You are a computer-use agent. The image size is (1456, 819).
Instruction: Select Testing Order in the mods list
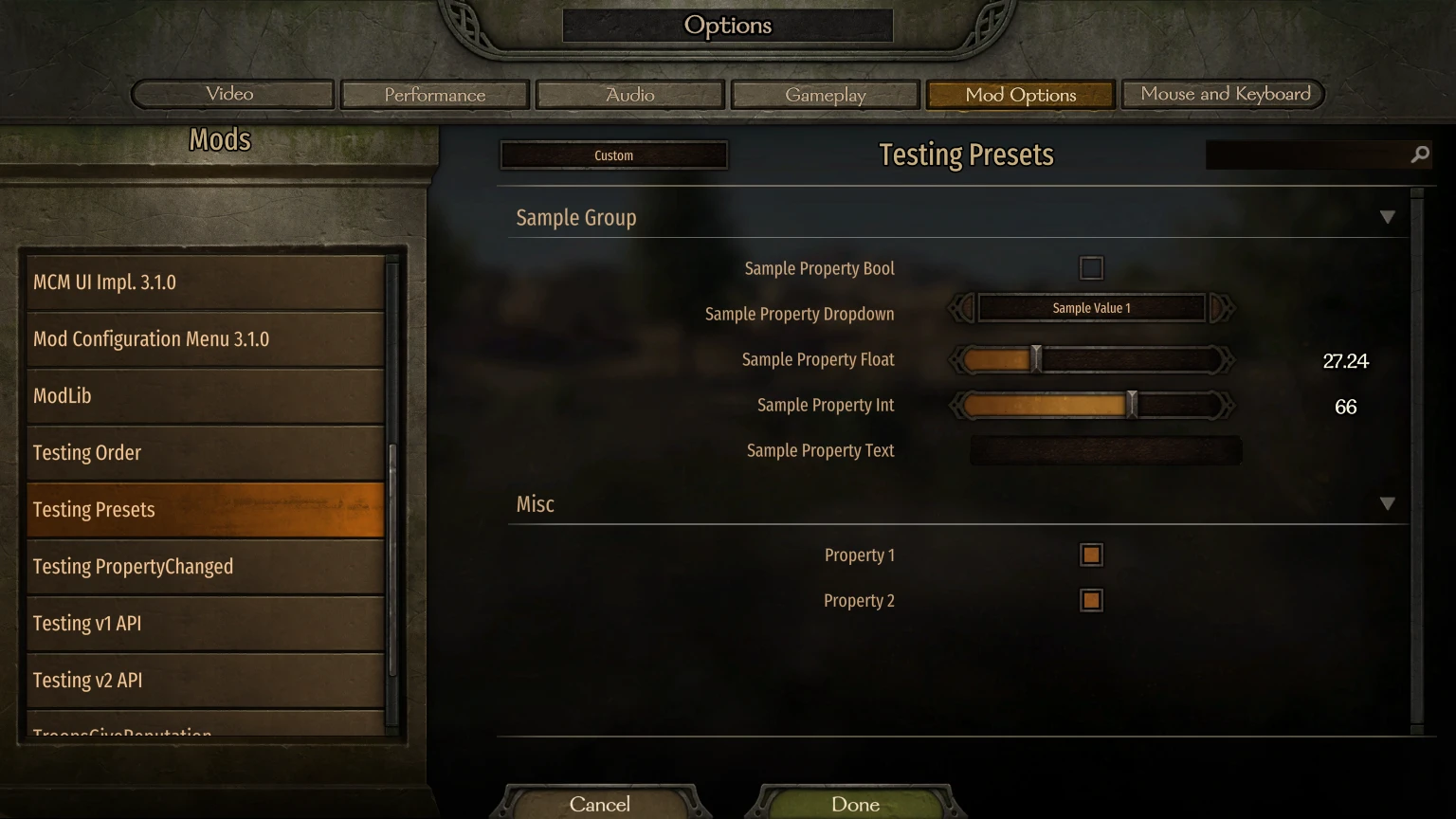click(x=204, y=452)
